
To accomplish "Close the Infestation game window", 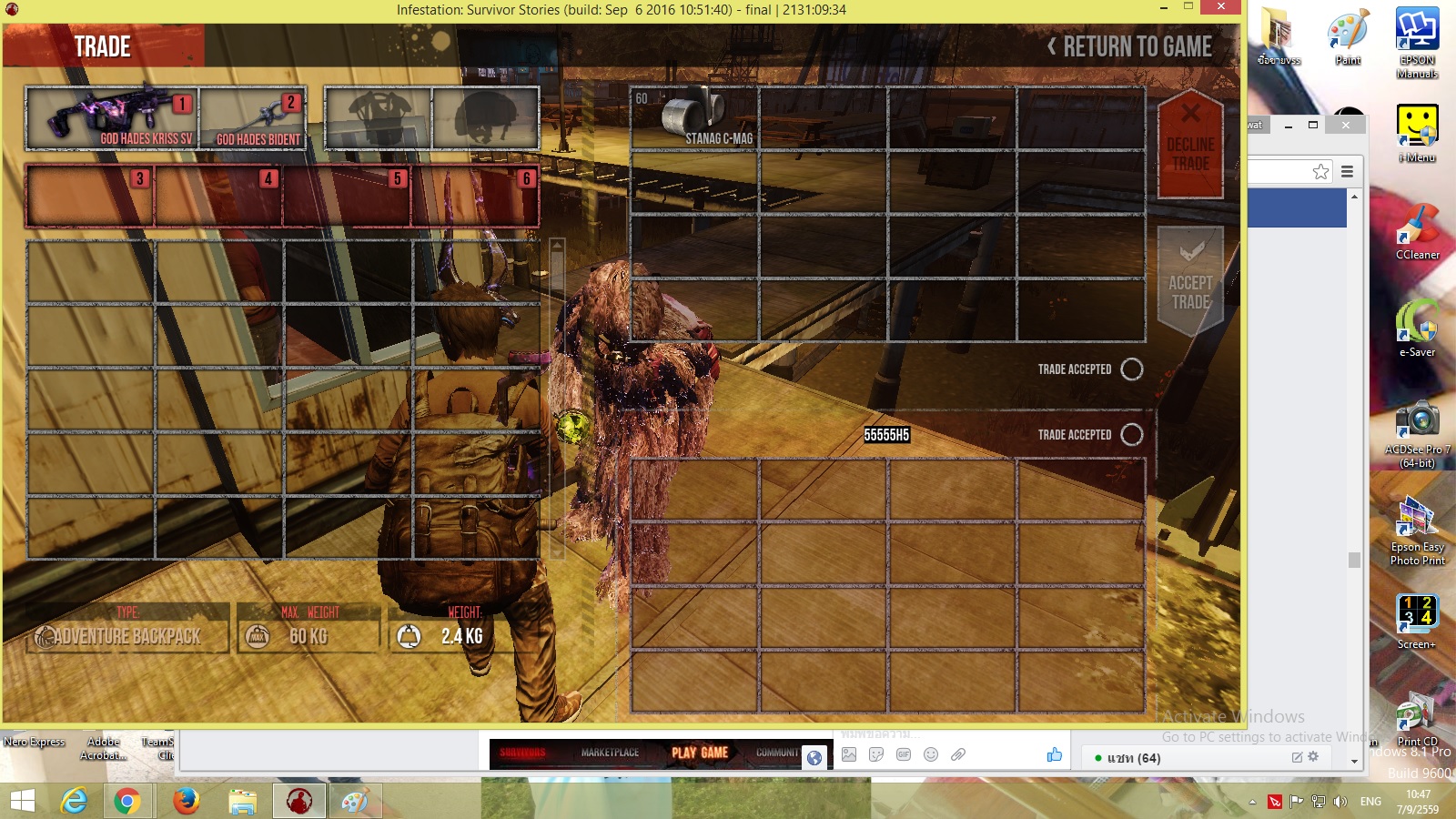I will [1219, 7].
